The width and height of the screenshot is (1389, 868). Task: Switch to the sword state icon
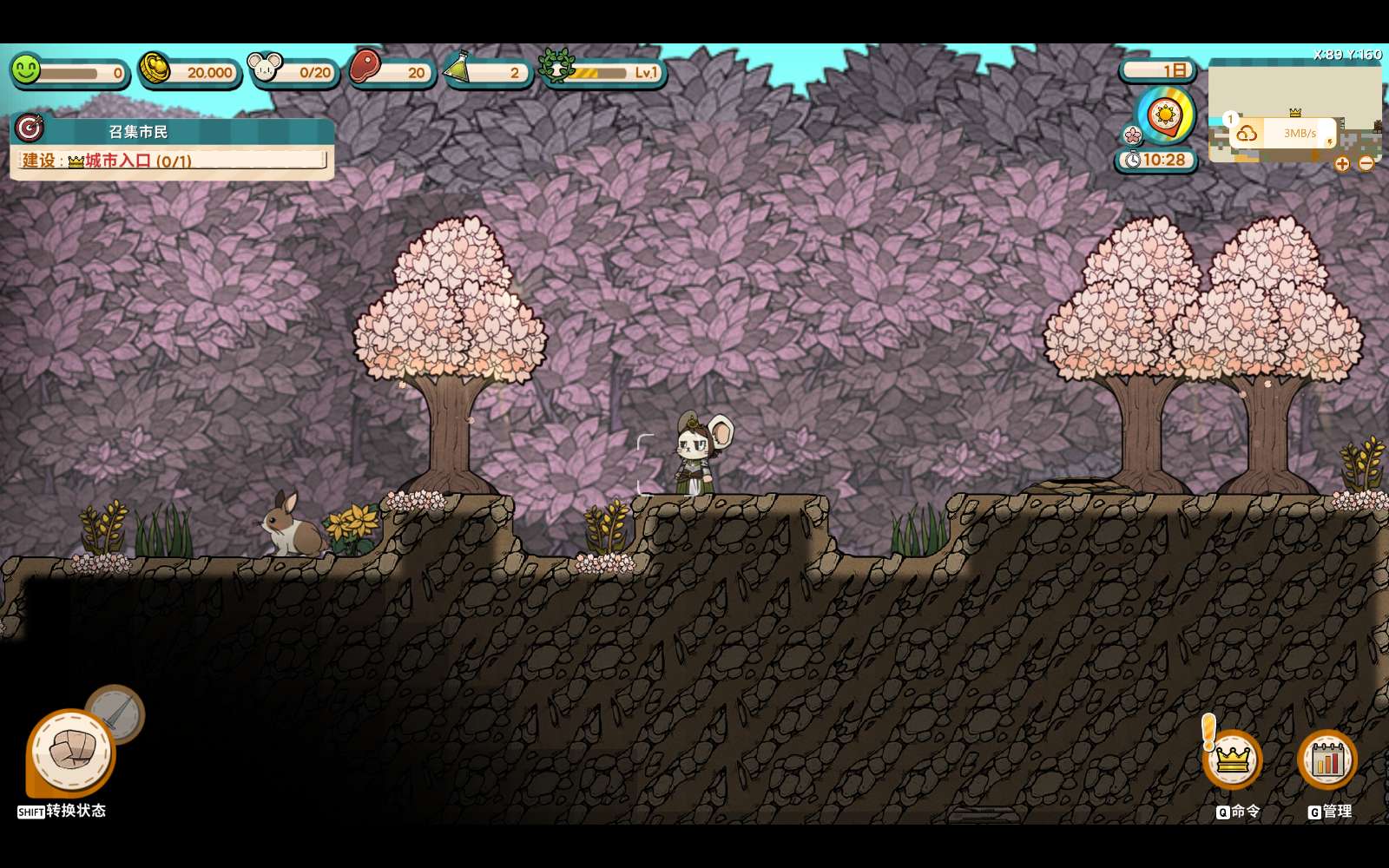pyautogui.click(x=117, y=713)
